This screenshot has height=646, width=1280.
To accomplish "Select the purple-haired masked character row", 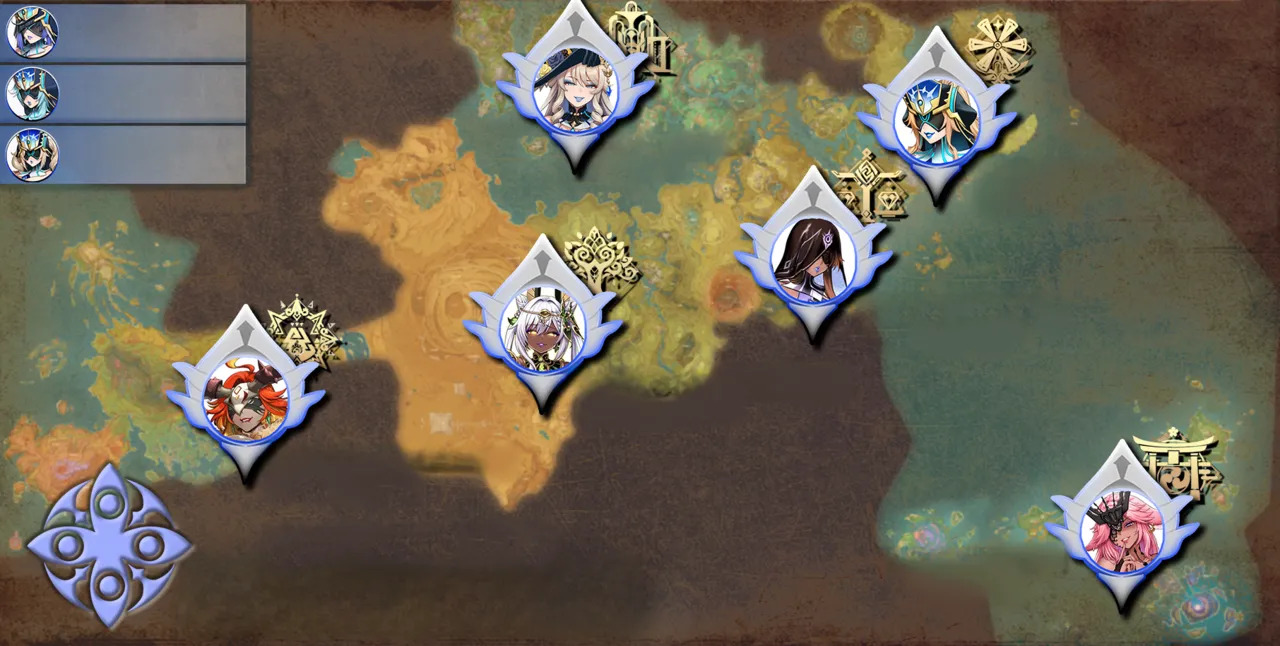I will 123,33.
